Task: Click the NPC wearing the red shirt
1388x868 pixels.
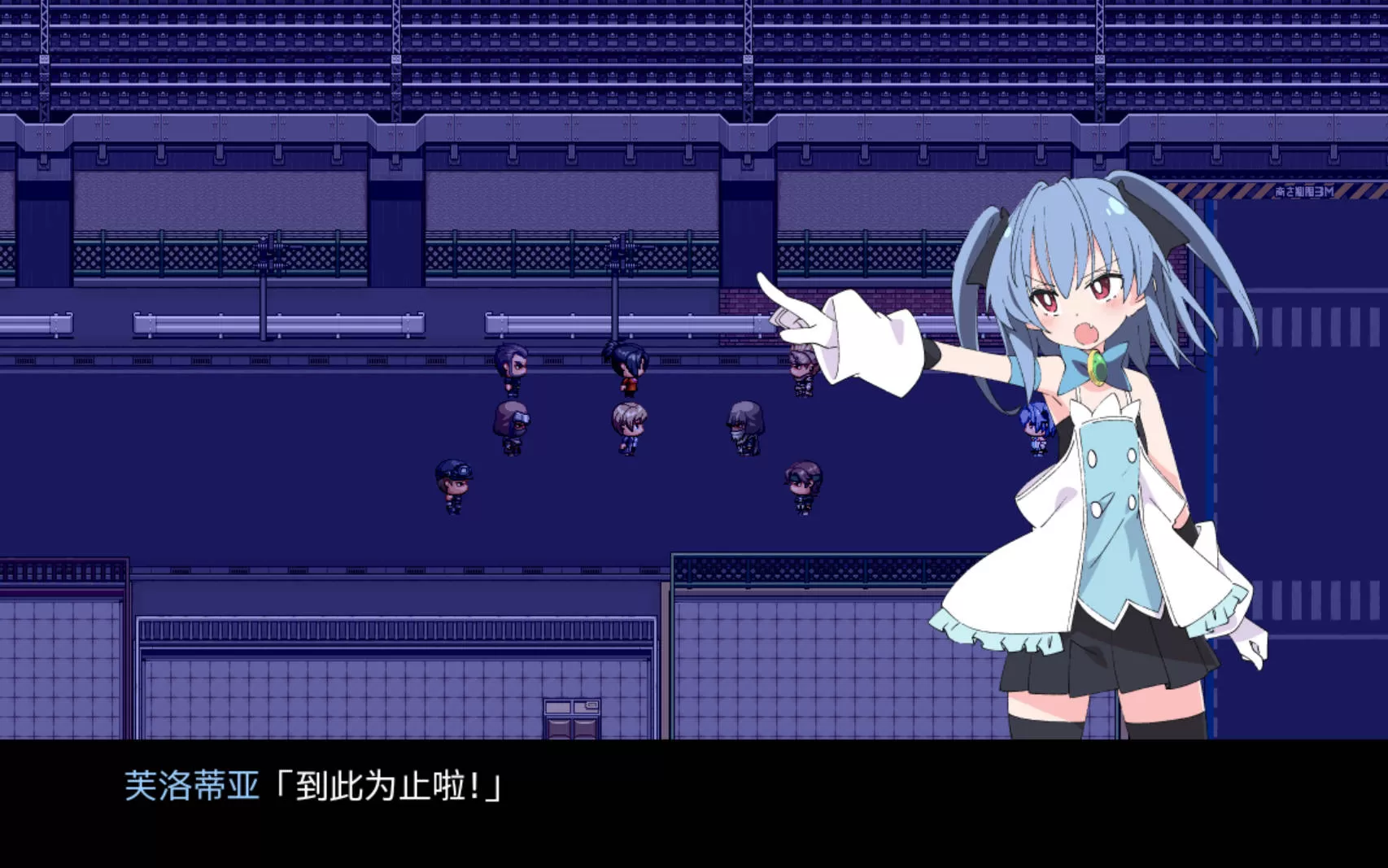Action: pos(626,370)
